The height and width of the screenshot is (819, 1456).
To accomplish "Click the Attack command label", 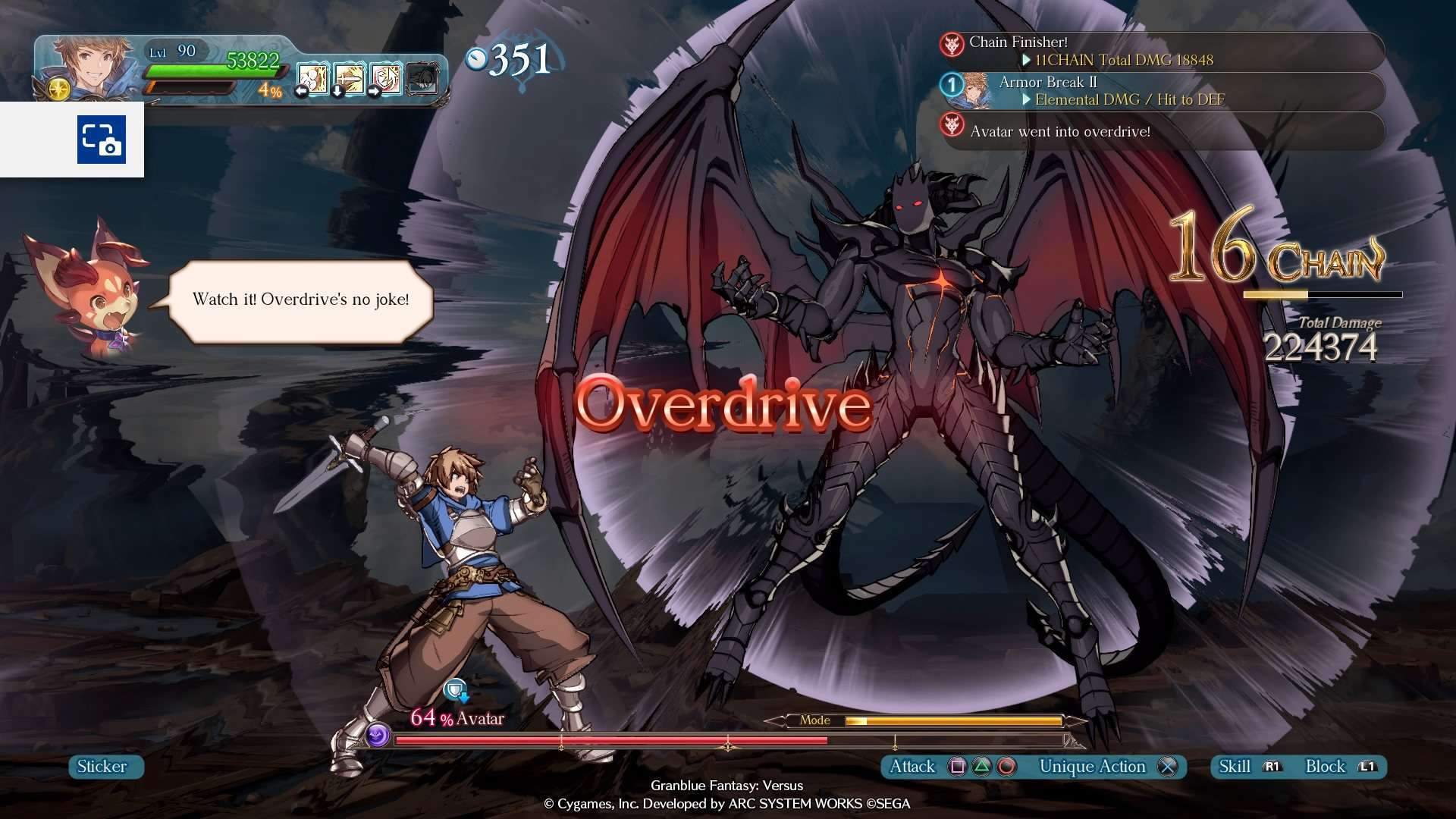I will click(x=912, y=767).
